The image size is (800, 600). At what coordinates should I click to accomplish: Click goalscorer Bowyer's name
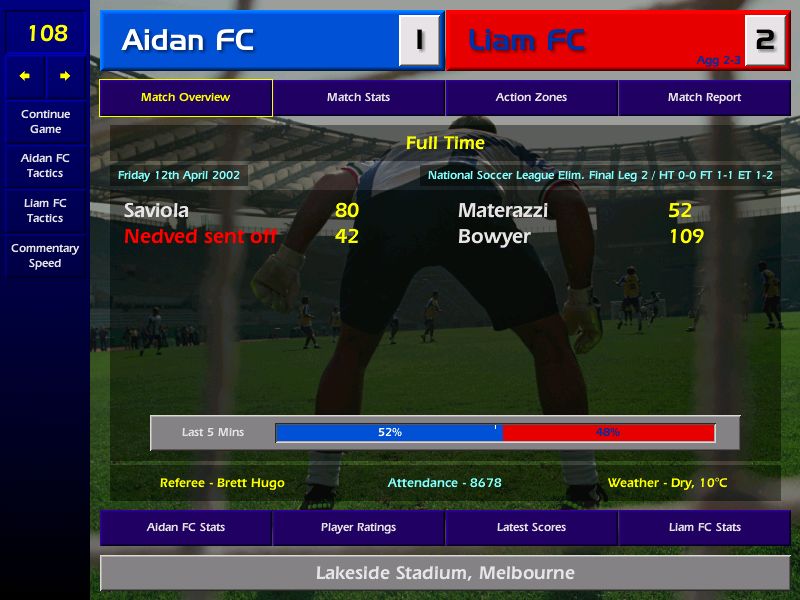click(x=494, y=237)
